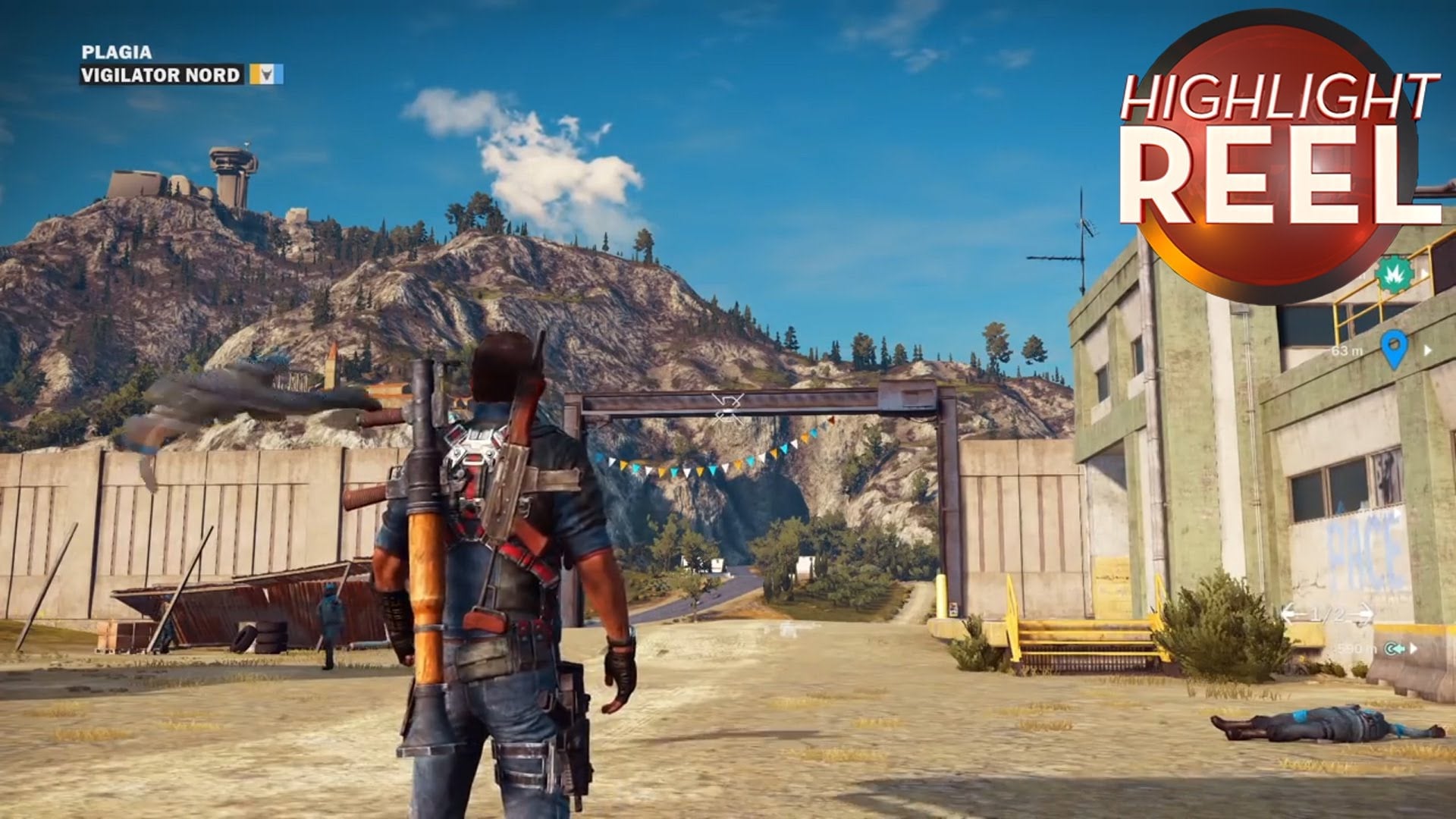Click the grapple crosshair reticle

(x=727, y=408)
